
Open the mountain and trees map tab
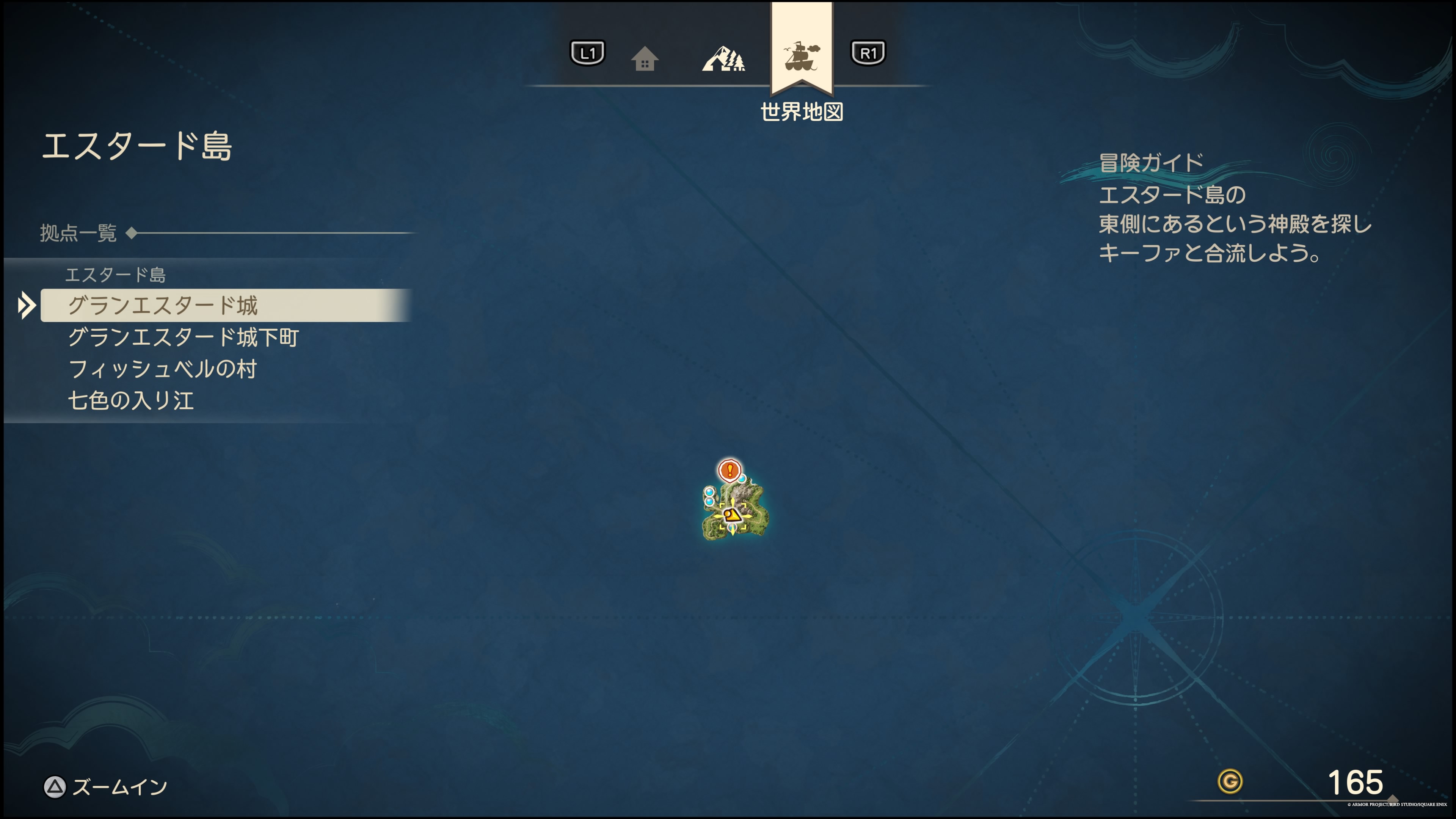723,58
